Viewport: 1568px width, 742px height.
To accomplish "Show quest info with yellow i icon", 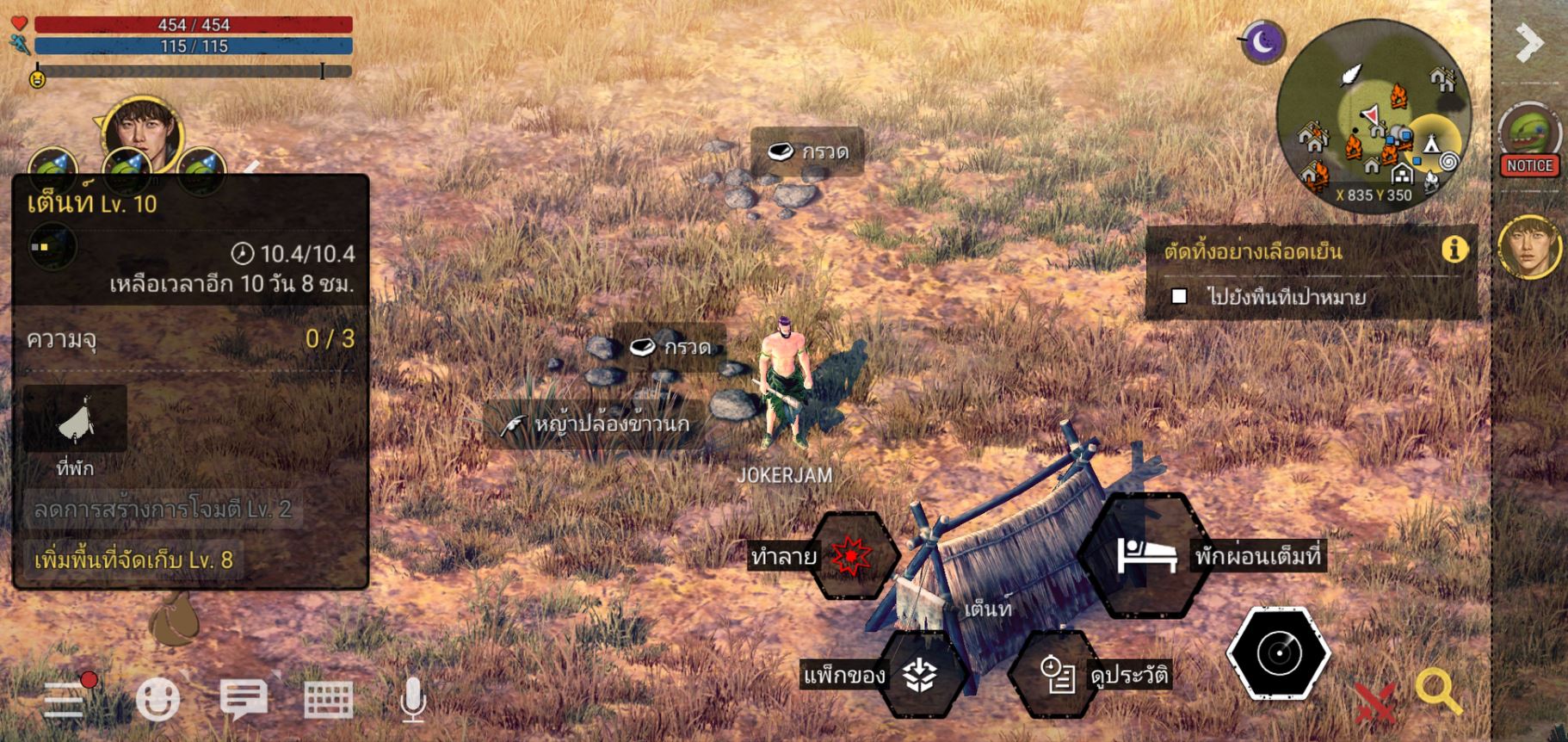I will click(x=1454, y=250).
